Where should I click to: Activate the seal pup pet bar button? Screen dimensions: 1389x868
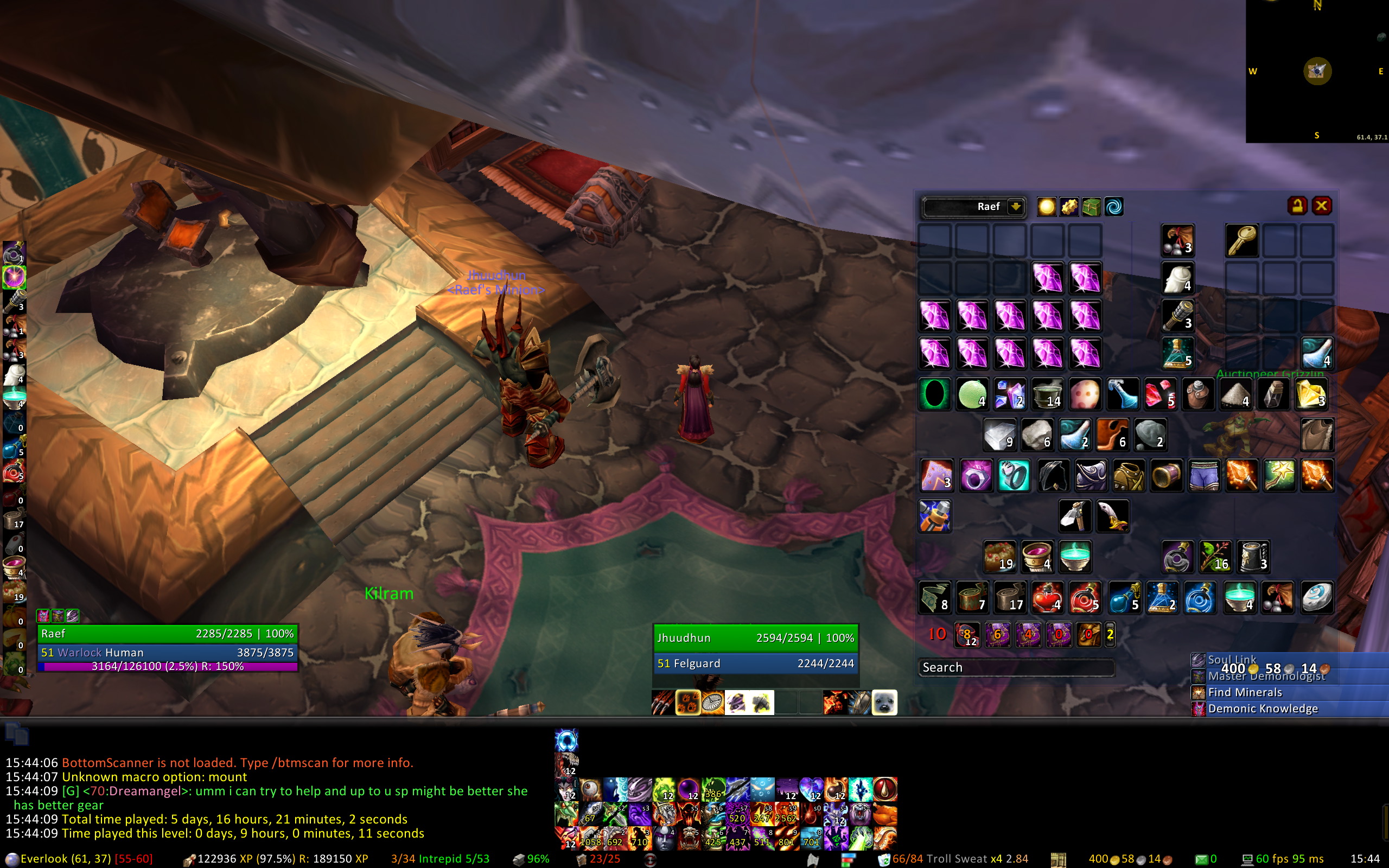pos(884,703)
